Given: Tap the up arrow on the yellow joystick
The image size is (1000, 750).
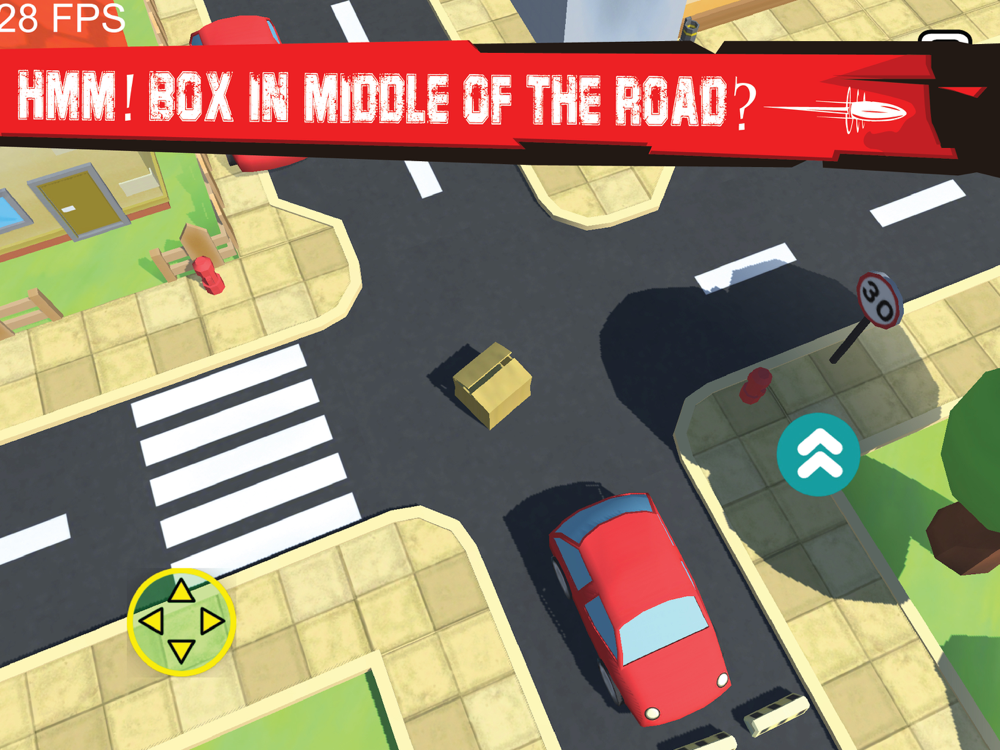Looking at the screenshot, I should 181,592.
